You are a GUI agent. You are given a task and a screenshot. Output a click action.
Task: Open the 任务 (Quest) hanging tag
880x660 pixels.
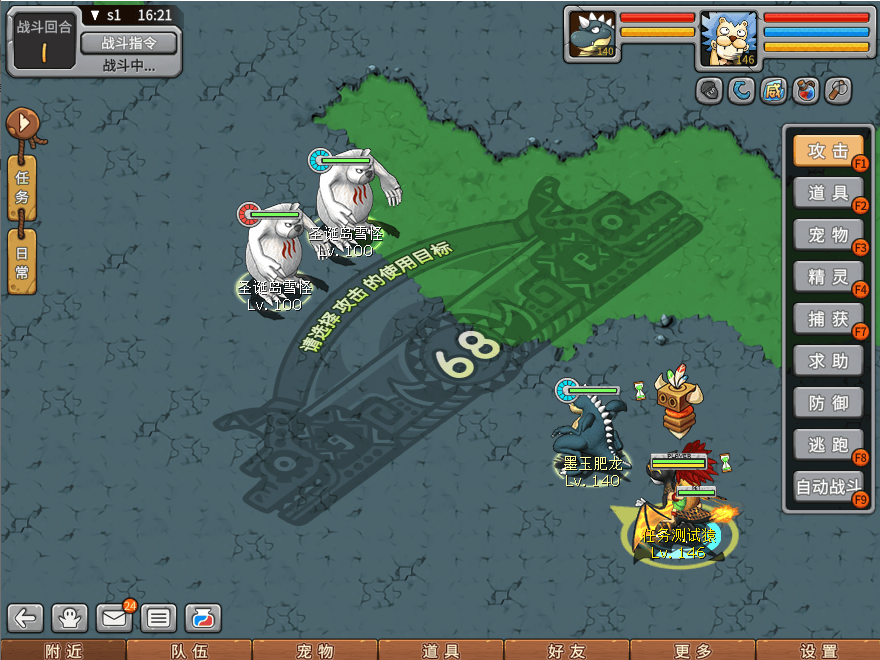pyautogui.click(x=22, y=187)
